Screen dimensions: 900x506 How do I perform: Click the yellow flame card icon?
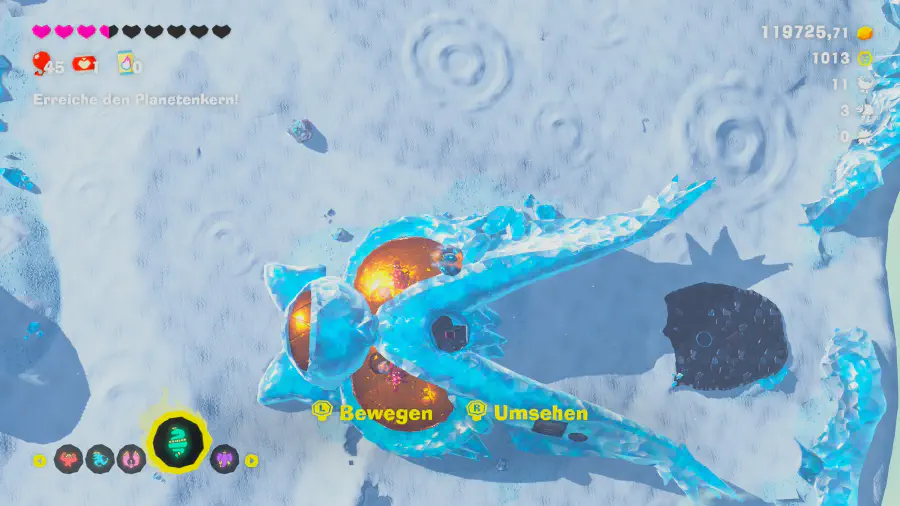tap(126, 65)
